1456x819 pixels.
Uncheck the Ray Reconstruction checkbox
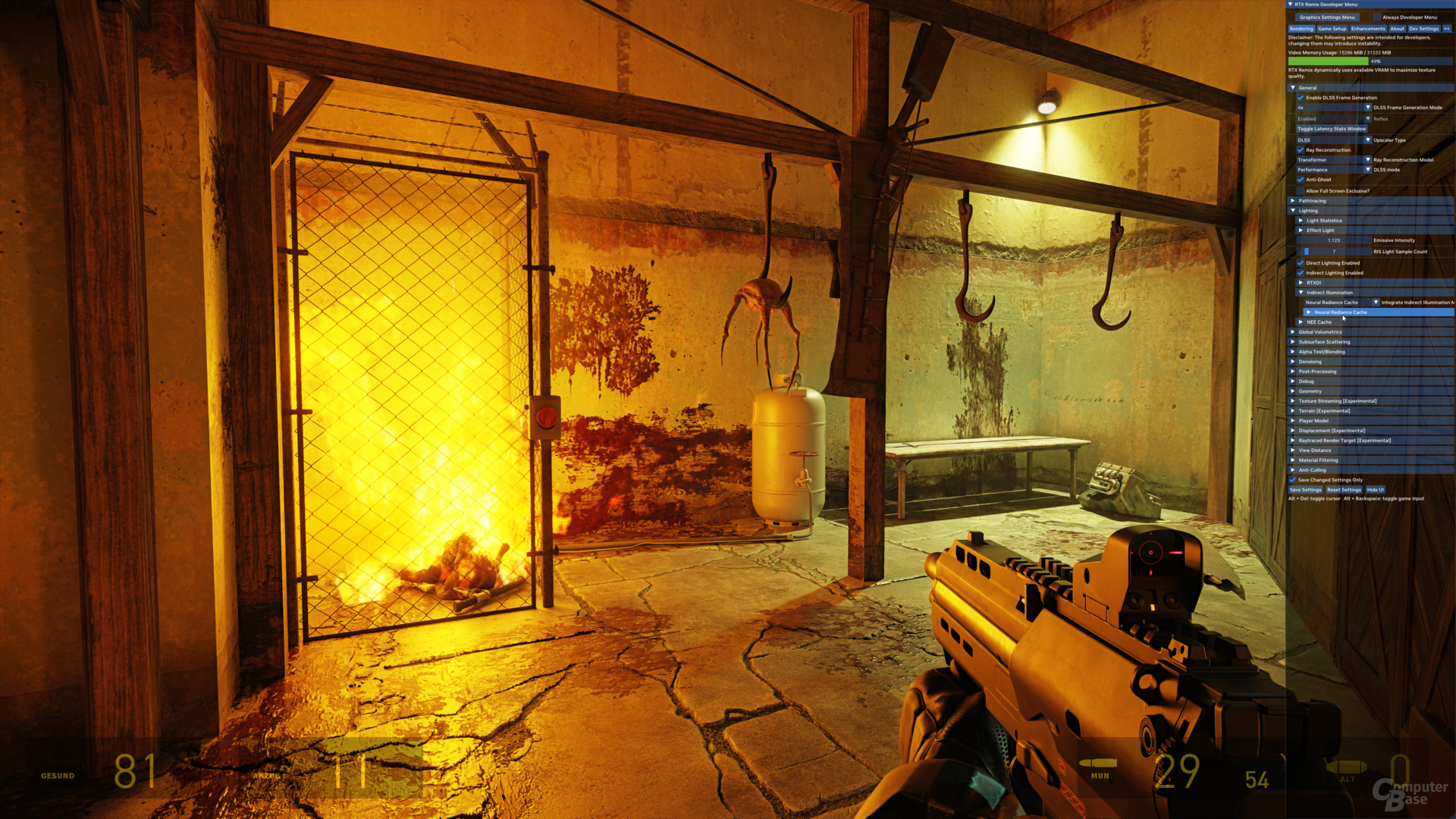[1301, 150]
